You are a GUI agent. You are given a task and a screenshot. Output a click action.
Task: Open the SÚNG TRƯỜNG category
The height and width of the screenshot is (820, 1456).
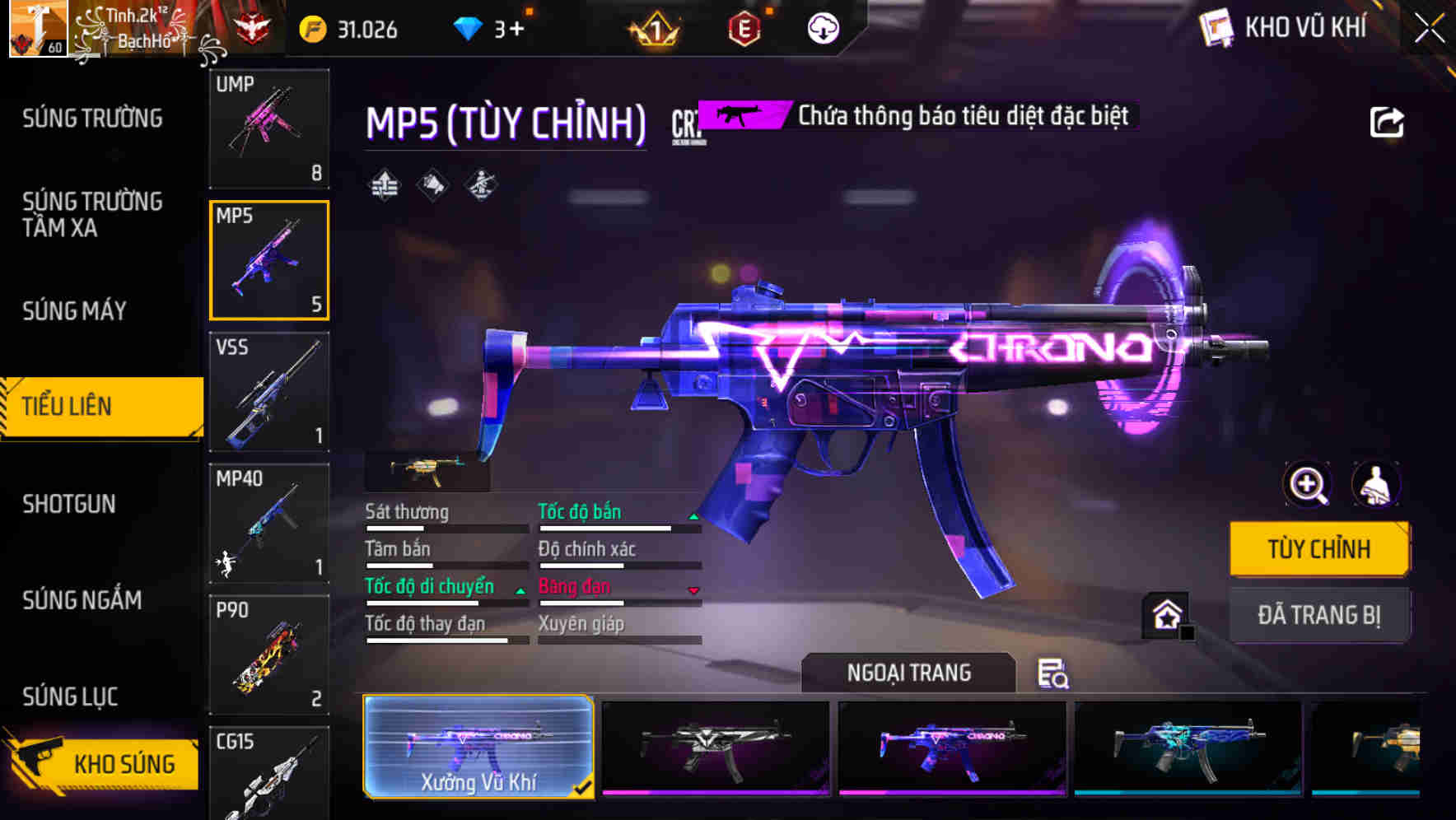click(x=92, y=119)
